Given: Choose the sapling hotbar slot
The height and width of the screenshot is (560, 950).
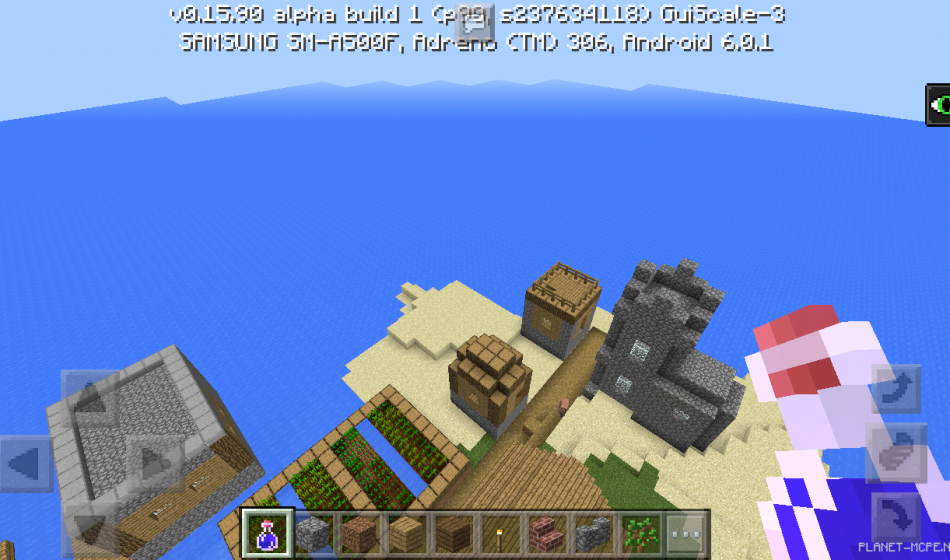Looking at the screenshot, I should click(637, 532).
